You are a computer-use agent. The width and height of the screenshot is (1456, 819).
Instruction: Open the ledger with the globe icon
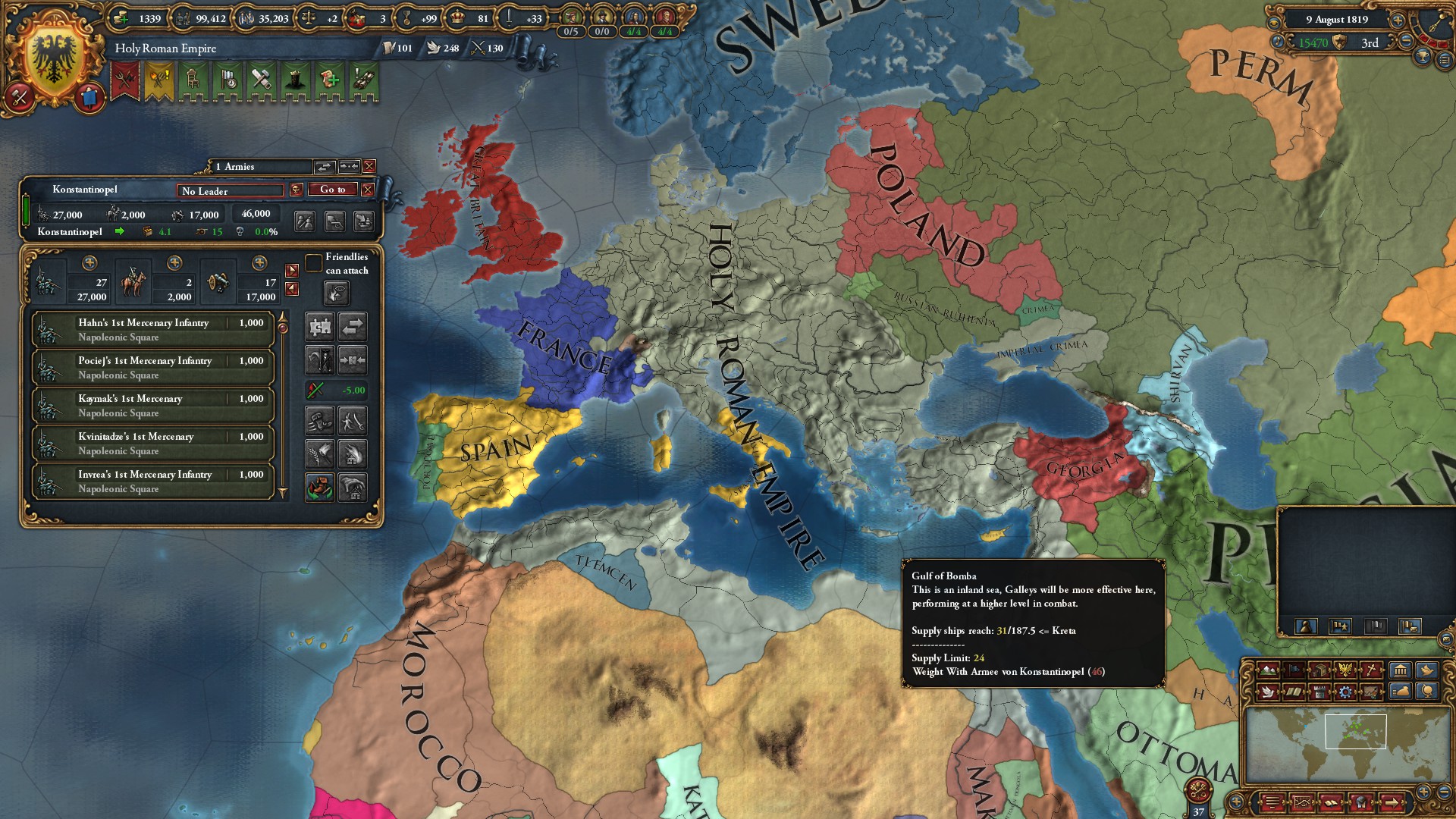click(1427, 692)
